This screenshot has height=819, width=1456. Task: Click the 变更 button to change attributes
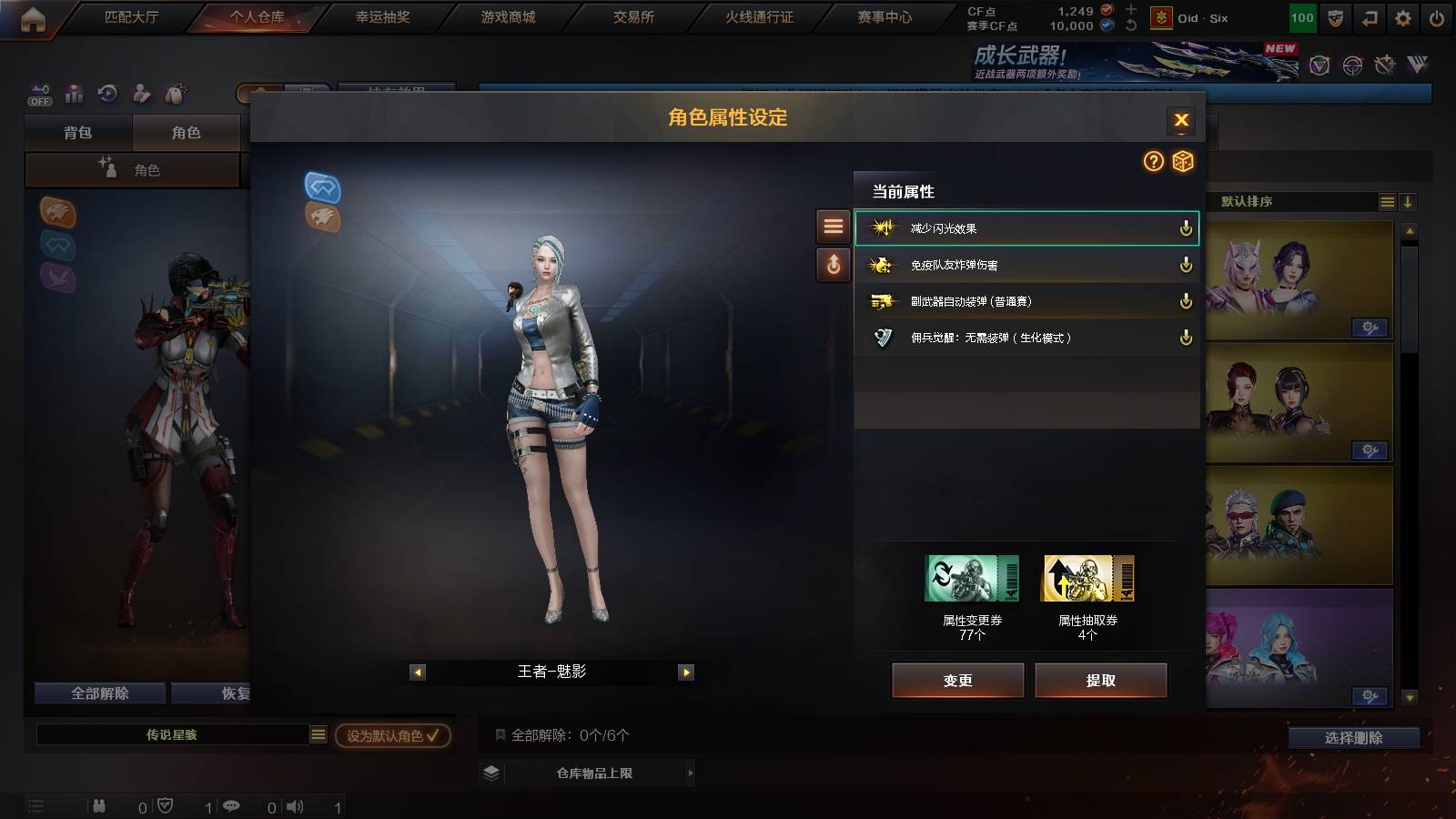point(958,680)
